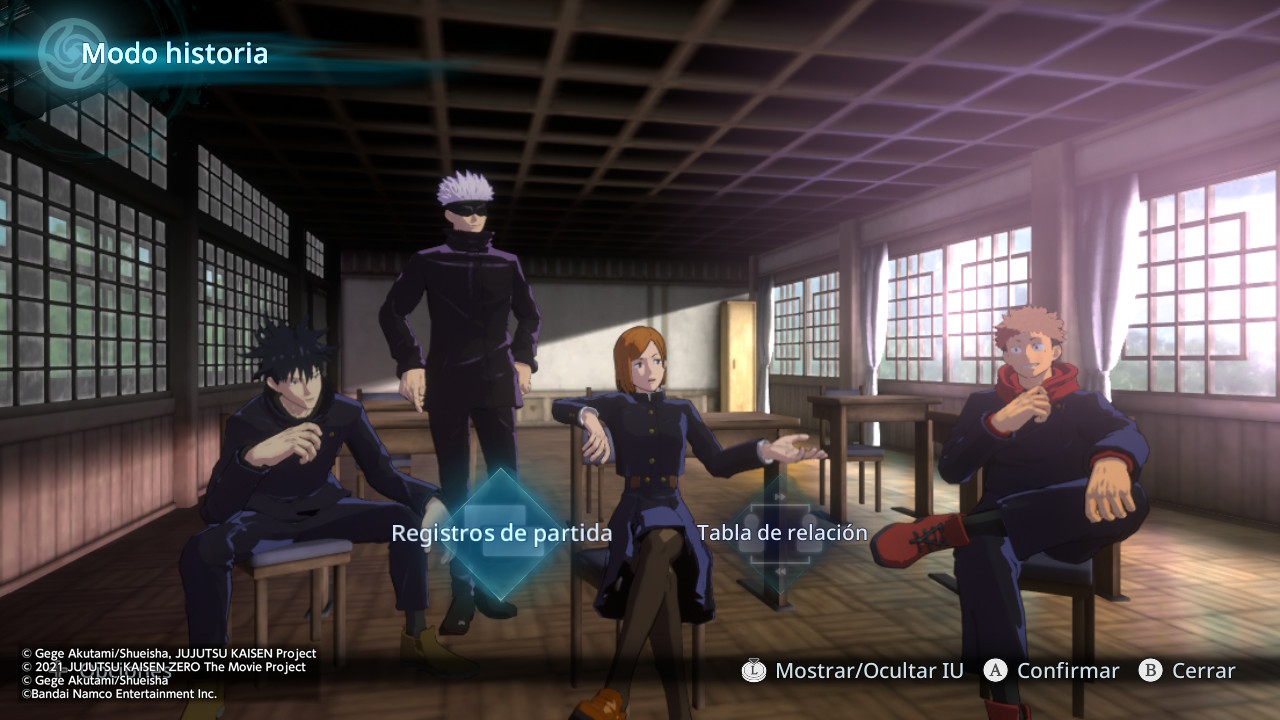Viewport: 1280px width, 720px height.
Task: Open Registros de partida menu entry
Action: pos(501,534)
